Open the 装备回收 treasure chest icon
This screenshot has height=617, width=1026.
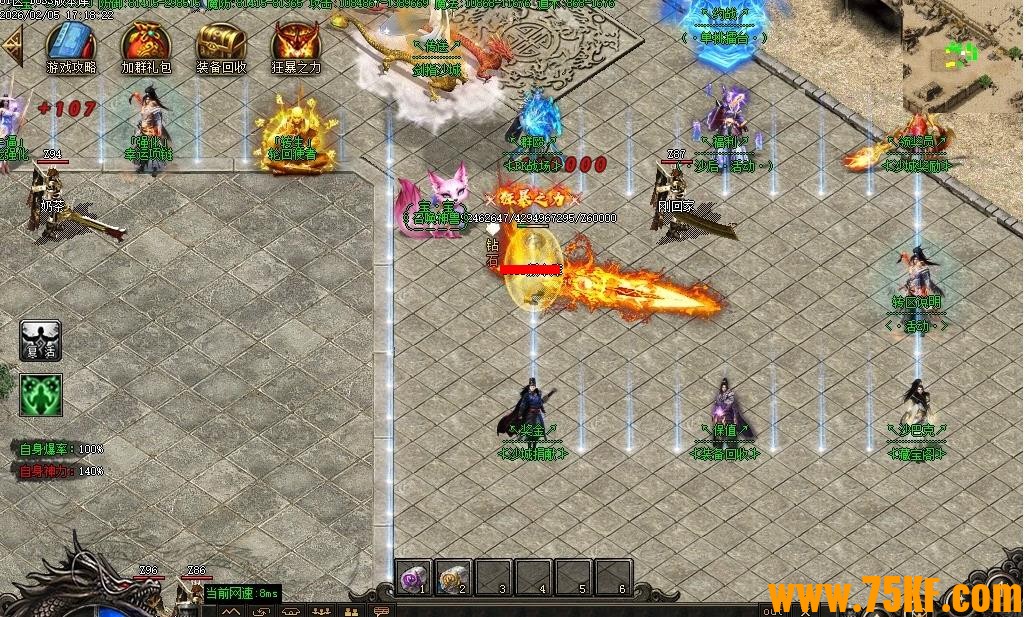tap(221, 44)
